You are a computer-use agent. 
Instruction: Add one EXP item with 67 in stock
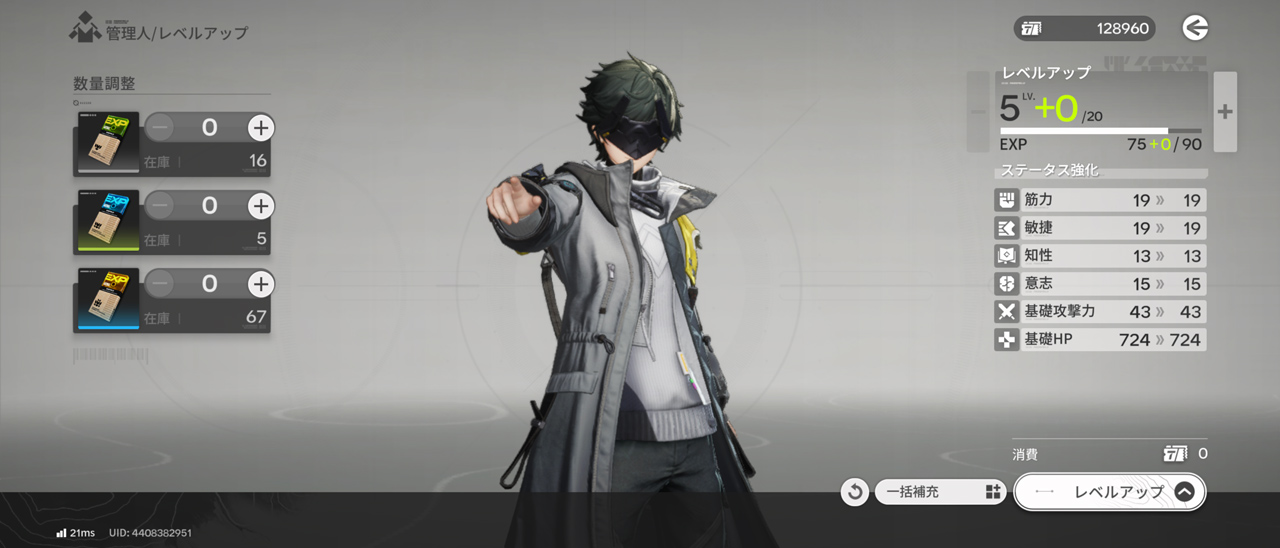pos(260,285)
